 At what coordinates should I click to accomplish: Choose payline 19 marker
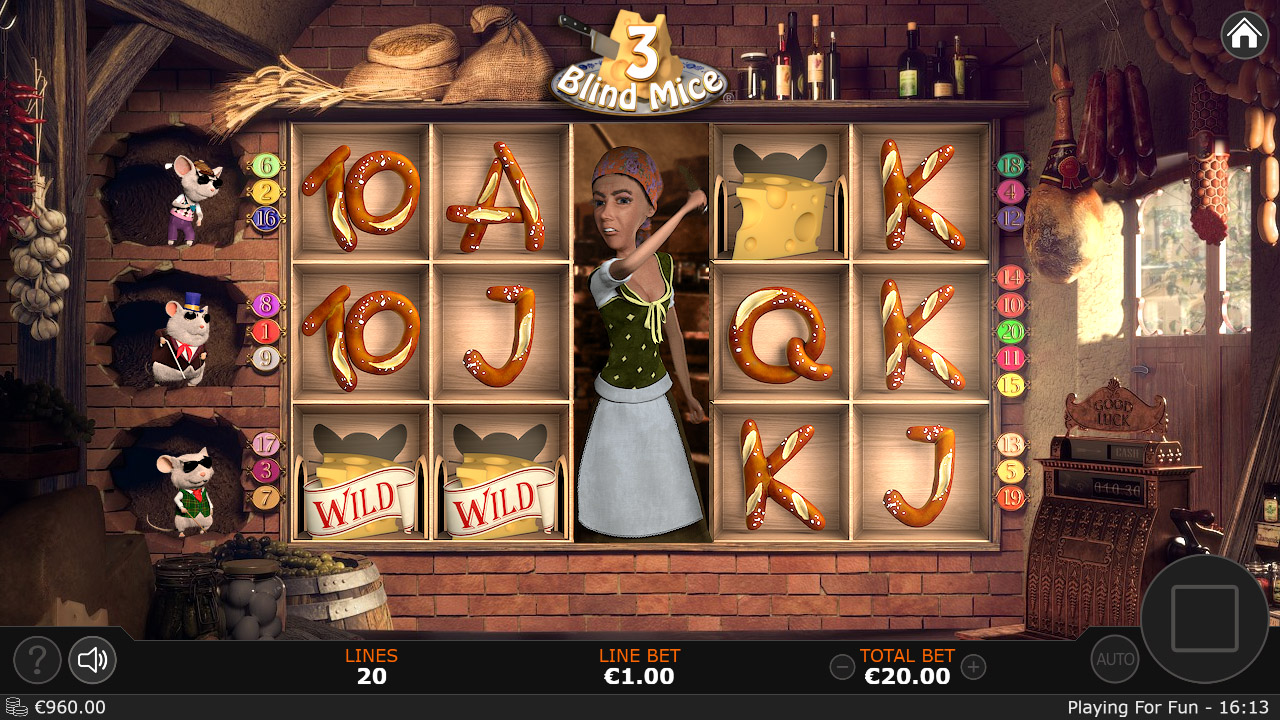tap(1011, 497)
